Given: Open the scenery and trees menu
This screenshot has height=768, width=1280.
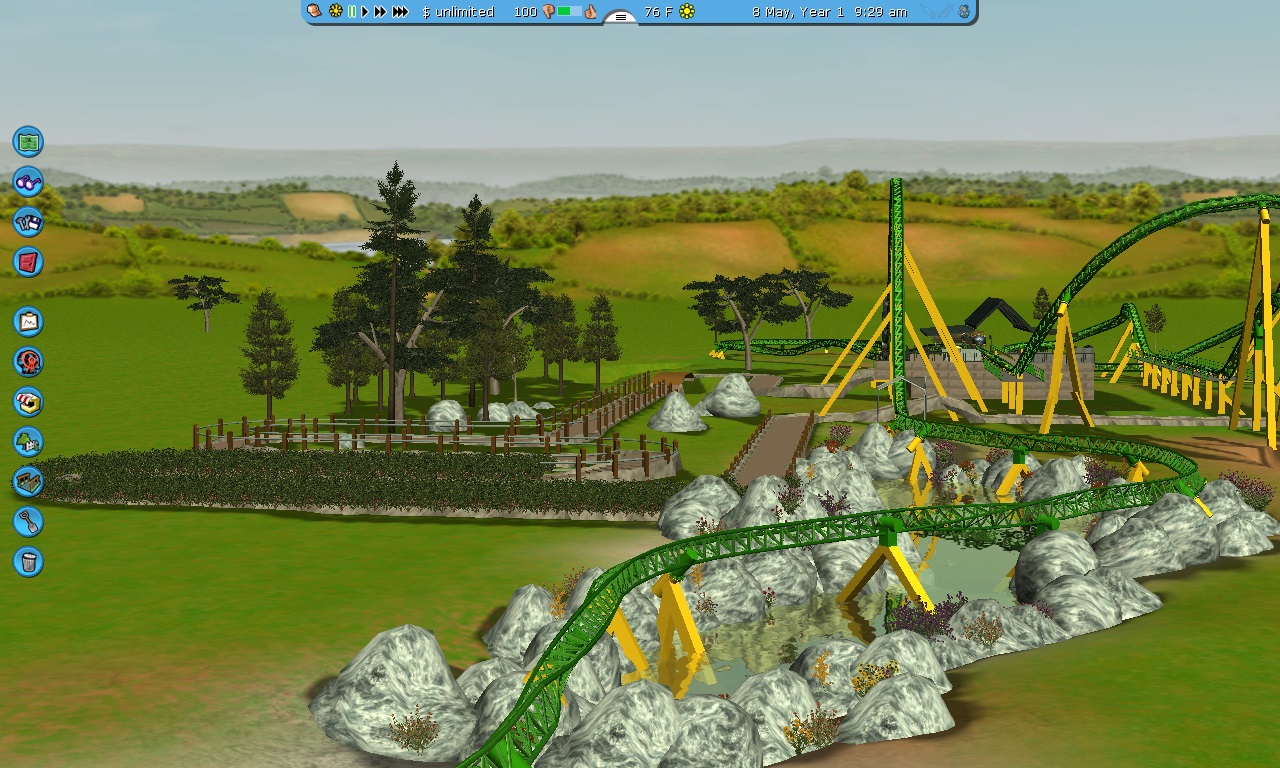Looking at the screenshot, I should coord(28,441).
